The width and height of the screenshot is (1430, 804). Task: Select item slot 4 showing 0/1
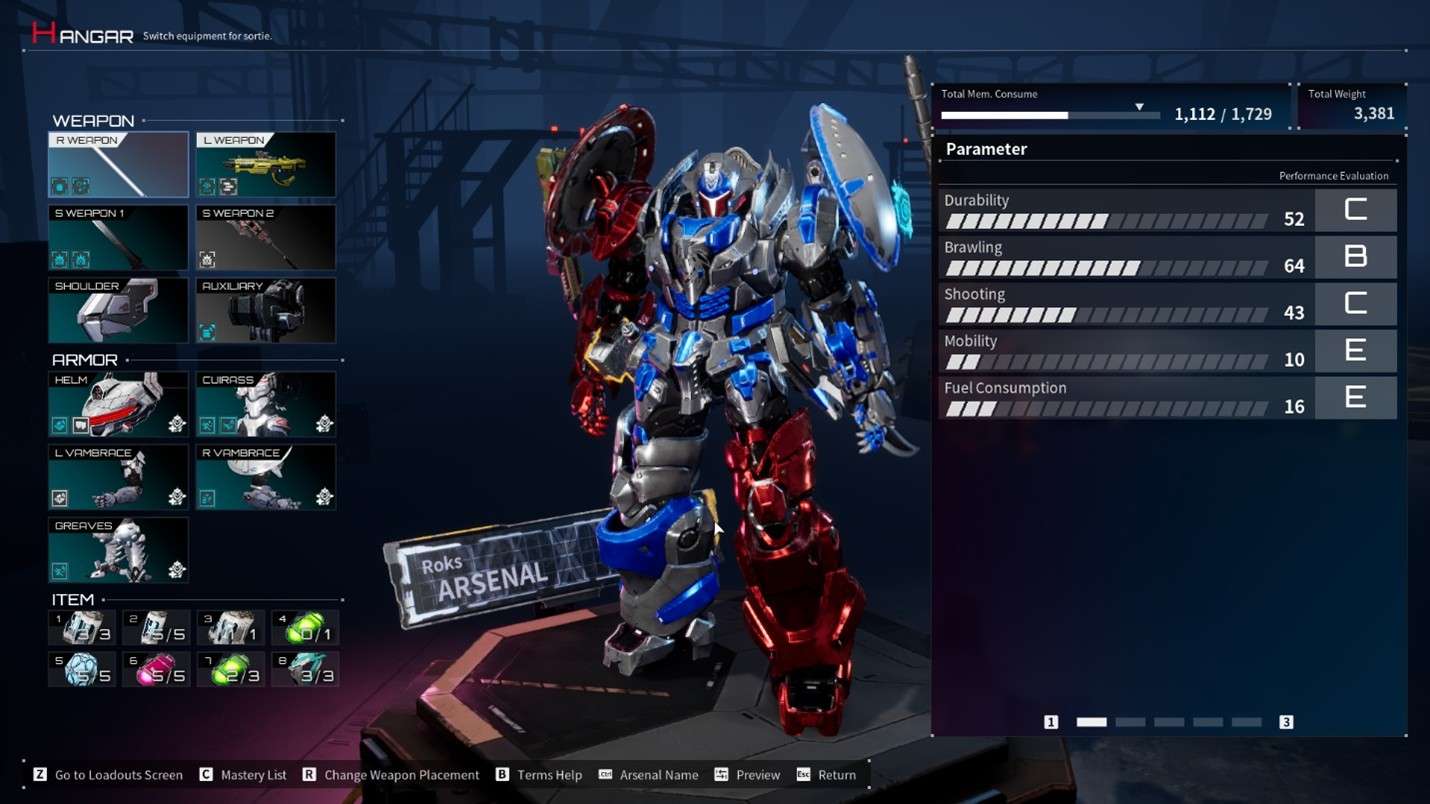point(305,627)
